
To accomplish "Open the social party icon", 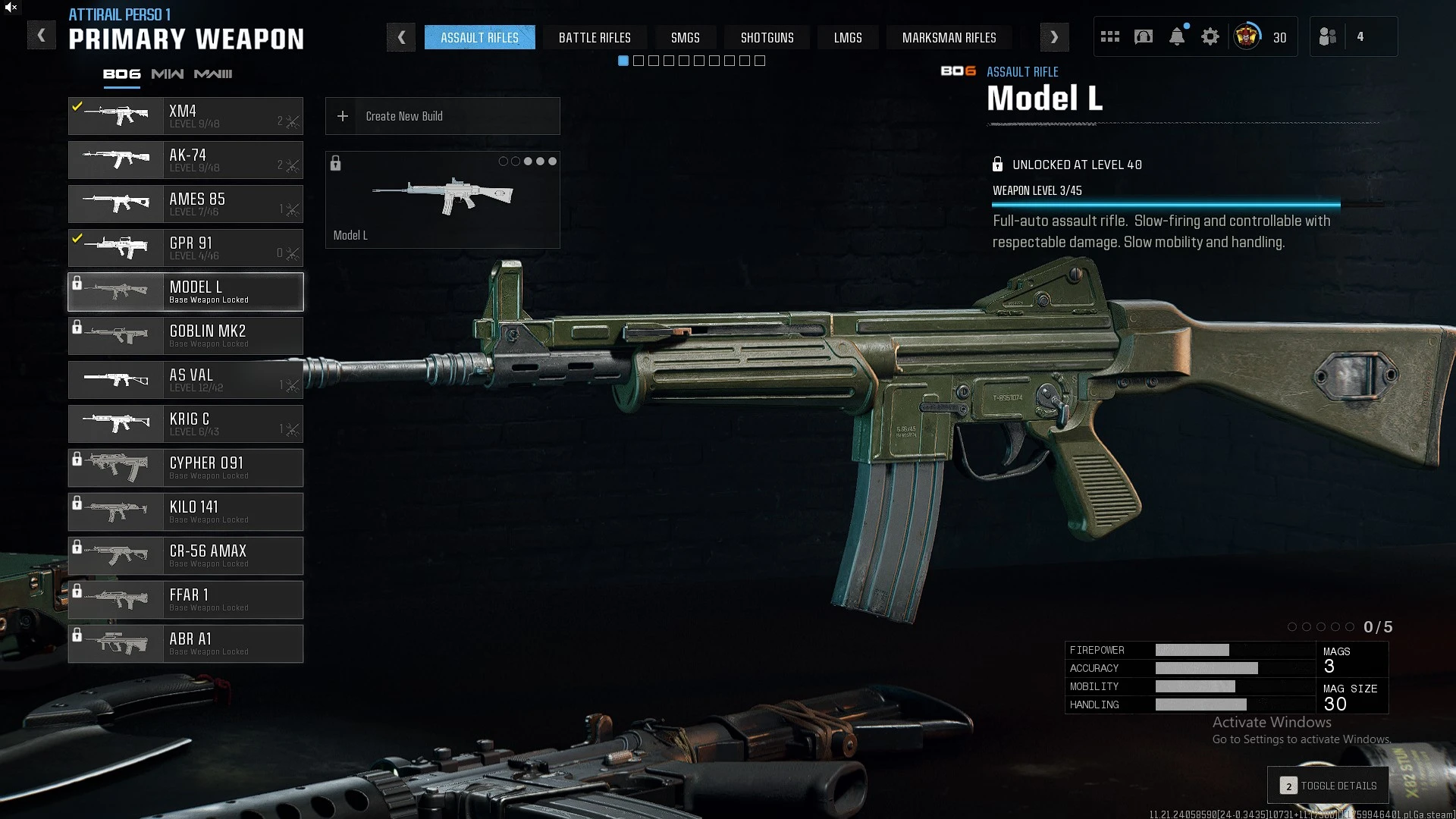I will pos(1328,36).
